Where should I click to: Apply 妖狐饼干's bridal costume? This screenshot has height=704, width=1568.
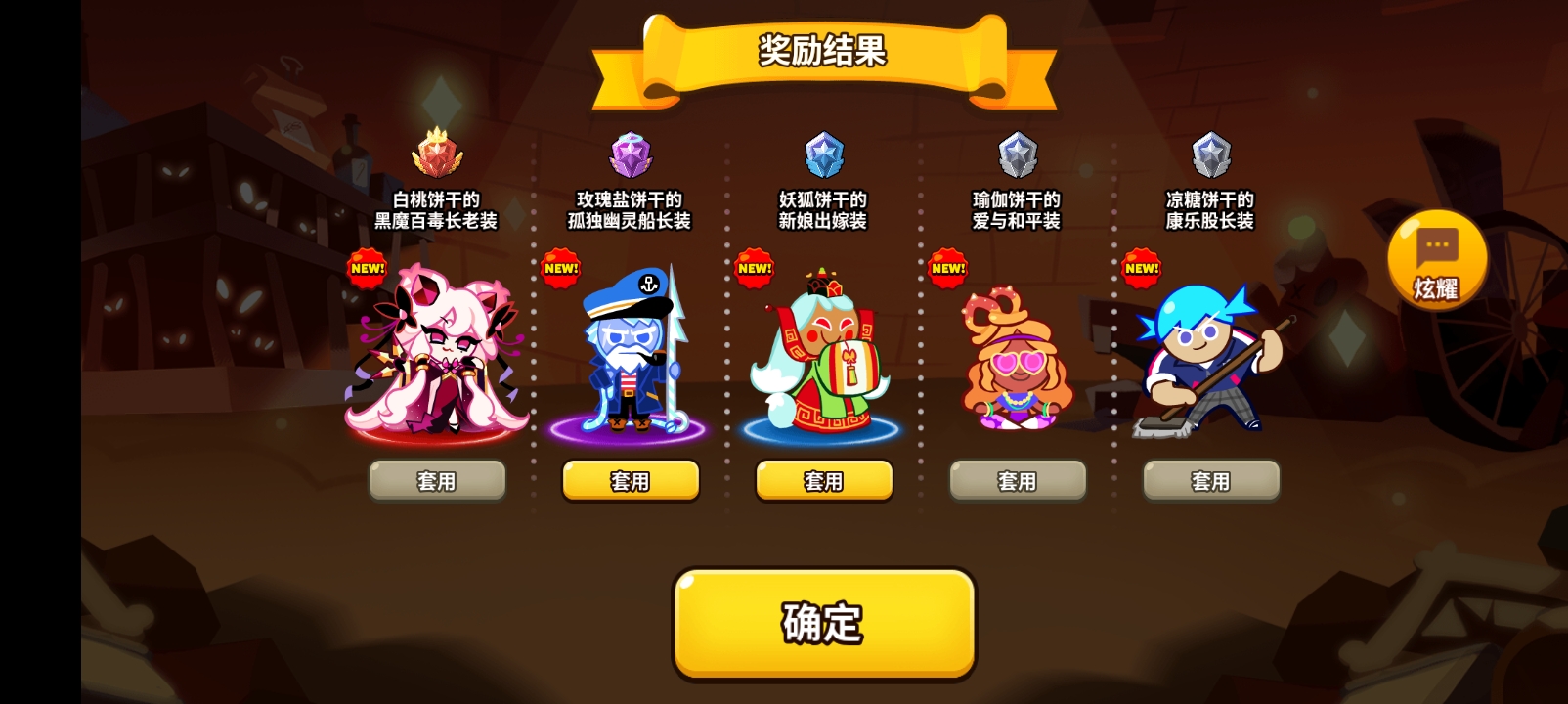coord(823,480)
